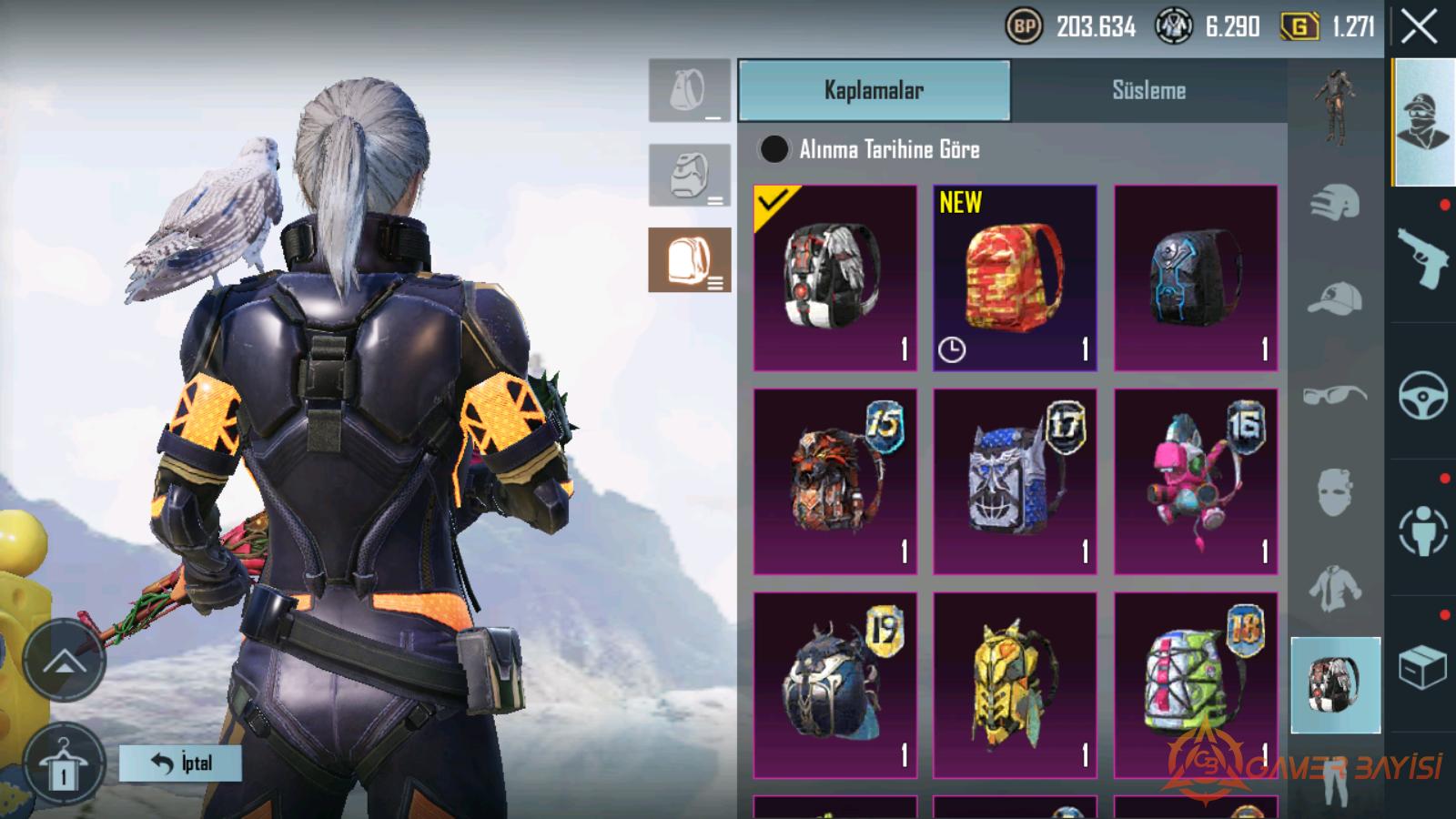Toggle Alınma Tarihine Göre sorting
Screen dimensions: 1456x819
coord(774,149)
